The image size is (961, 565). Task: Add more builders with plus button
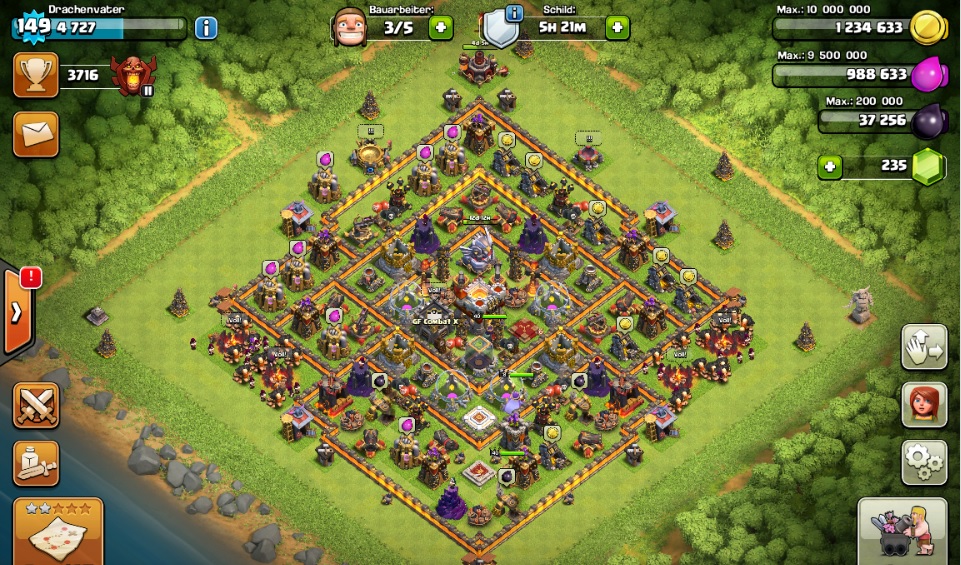440,27
